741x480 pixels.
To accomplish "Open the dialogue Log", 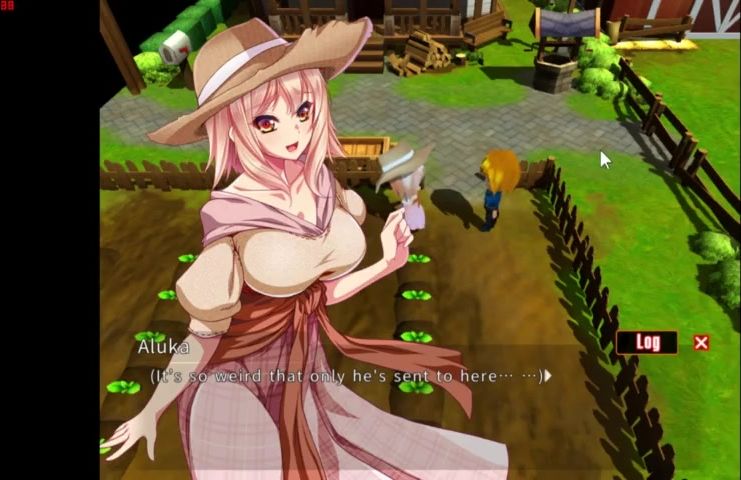I will (647, 343).
